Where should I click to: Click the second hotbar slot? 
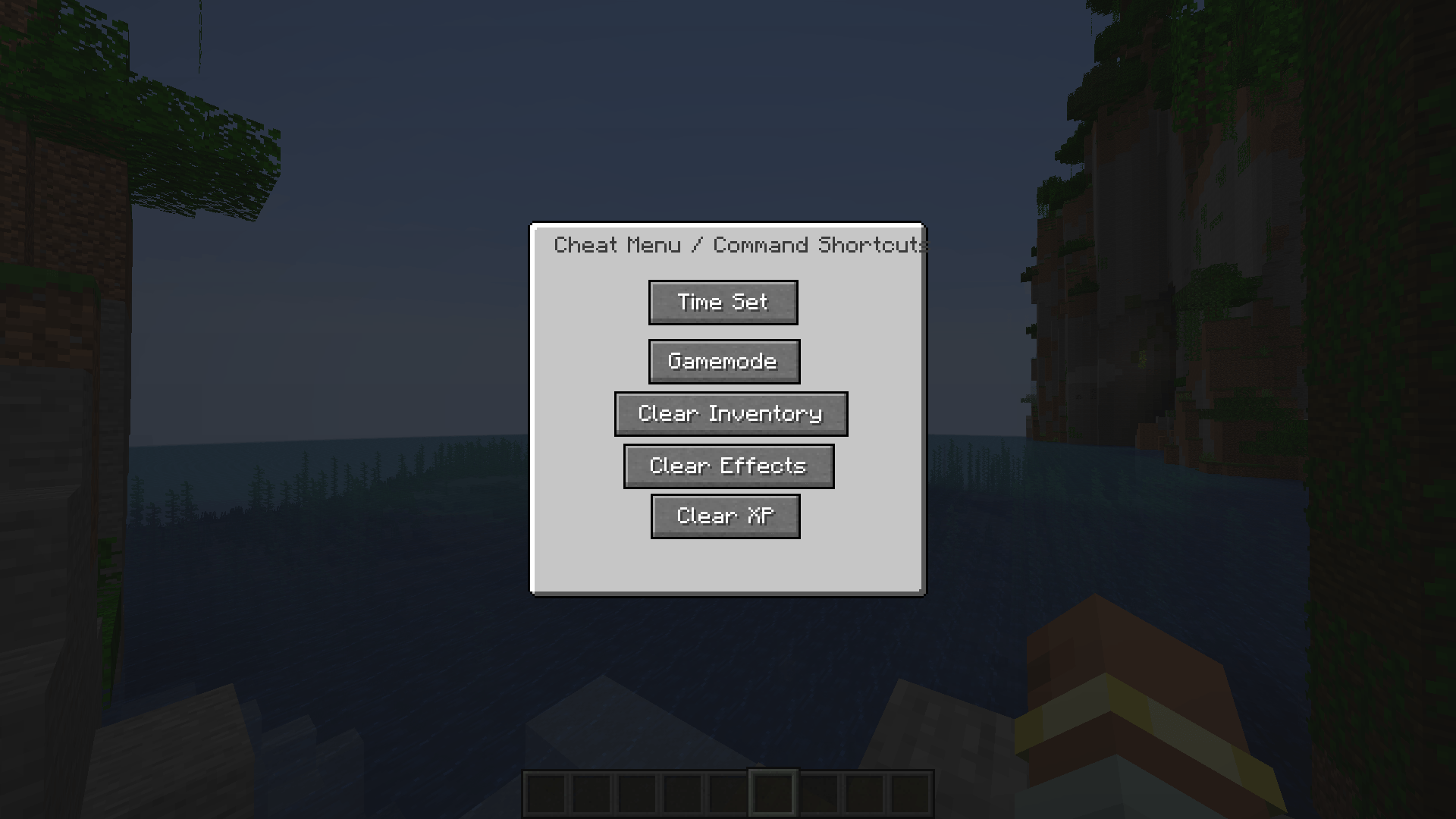pos(591,795)
